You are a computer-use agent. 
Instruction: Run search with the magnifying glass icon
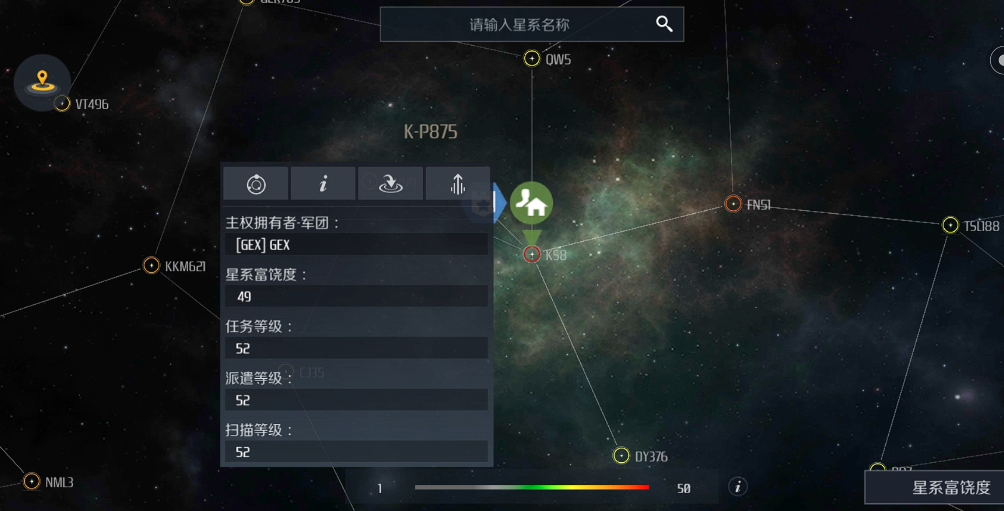(664, 24)
